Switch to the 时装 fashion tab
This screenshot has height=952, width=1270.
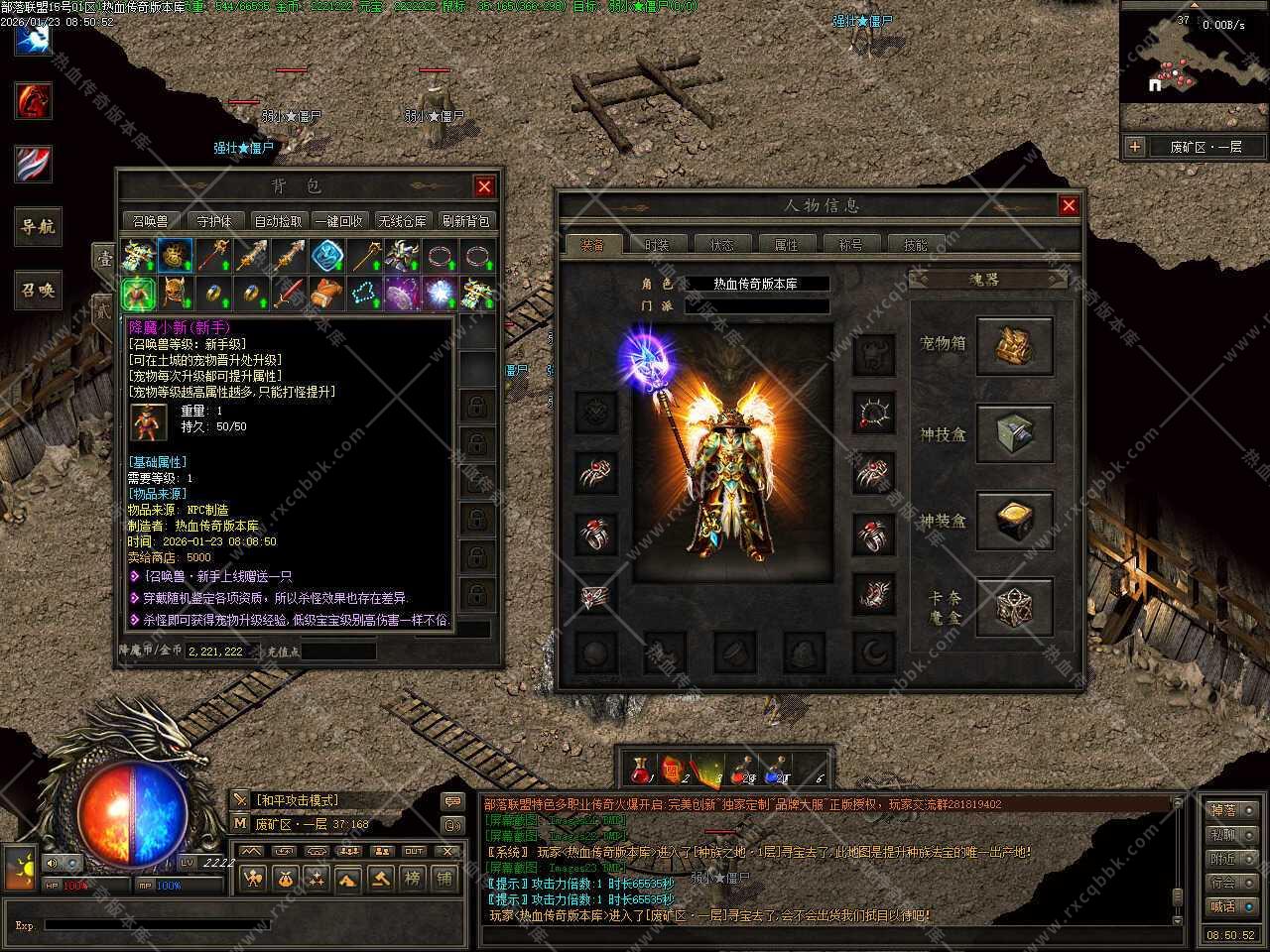tap(657, 244)
